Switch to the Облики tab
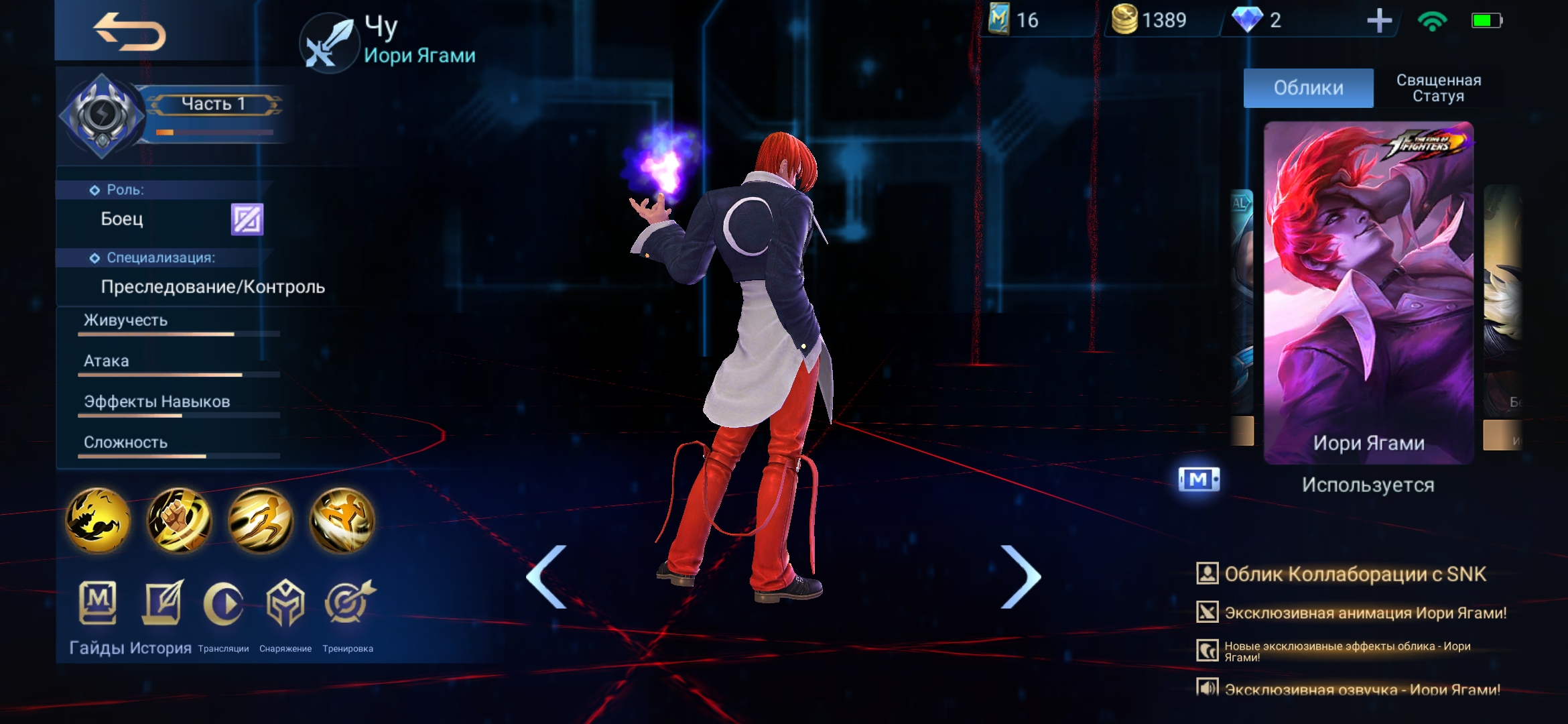 tap(1308, 88)
